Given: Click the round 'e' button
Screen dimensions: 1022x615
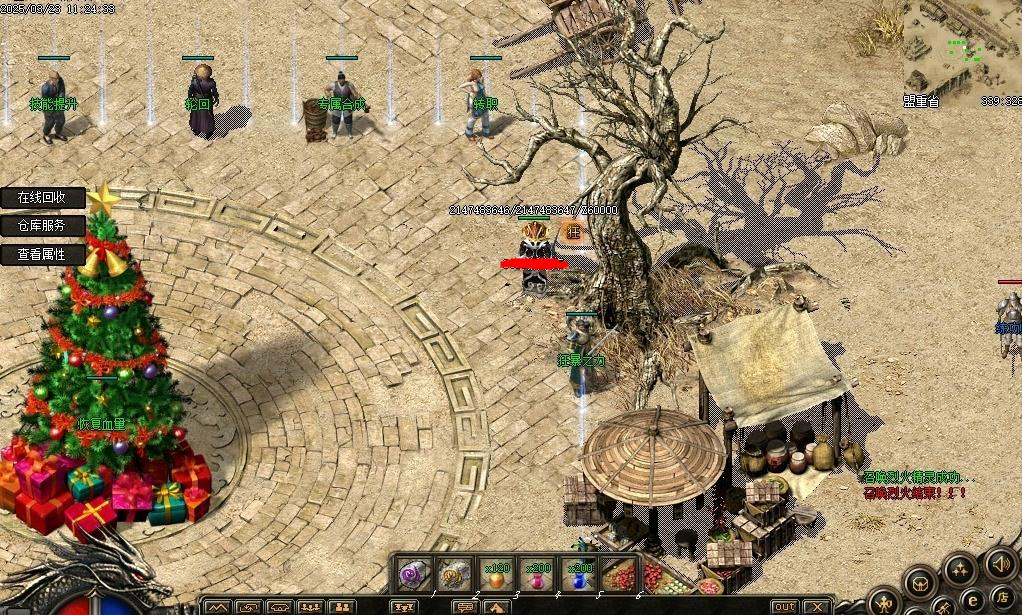Looking at the screenshot, I should click(x=970, y=600).
